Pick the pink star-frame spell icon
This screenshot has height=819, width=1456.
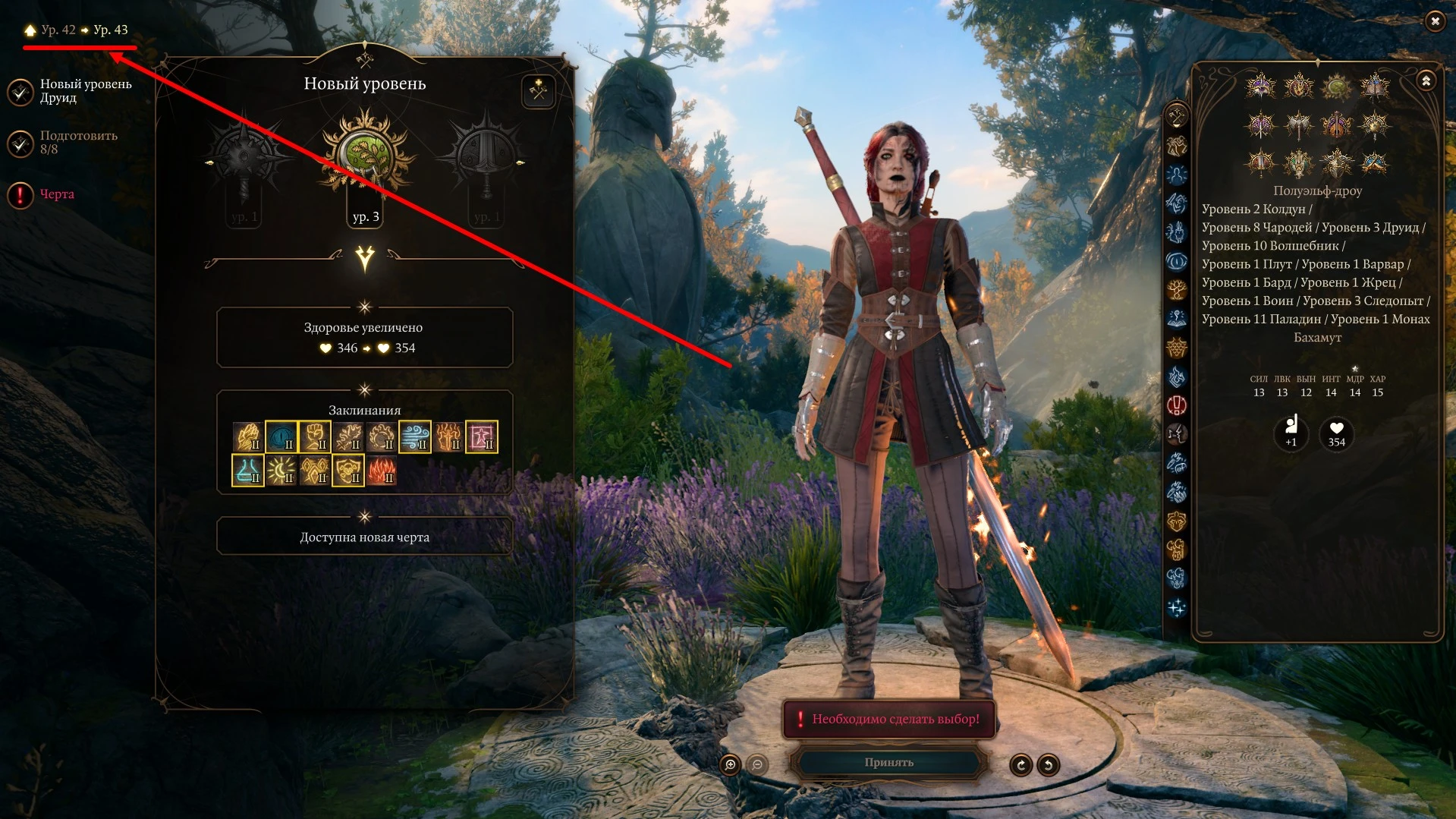pos(482,437)
